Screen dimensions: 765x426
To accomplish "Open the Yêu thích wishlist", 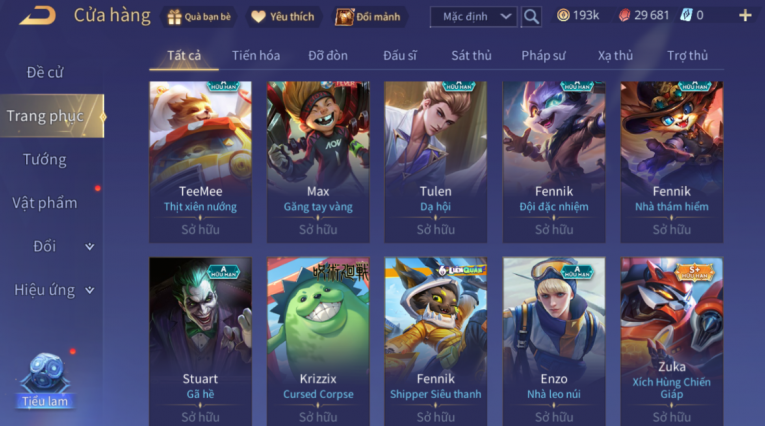I will [283, 16].
